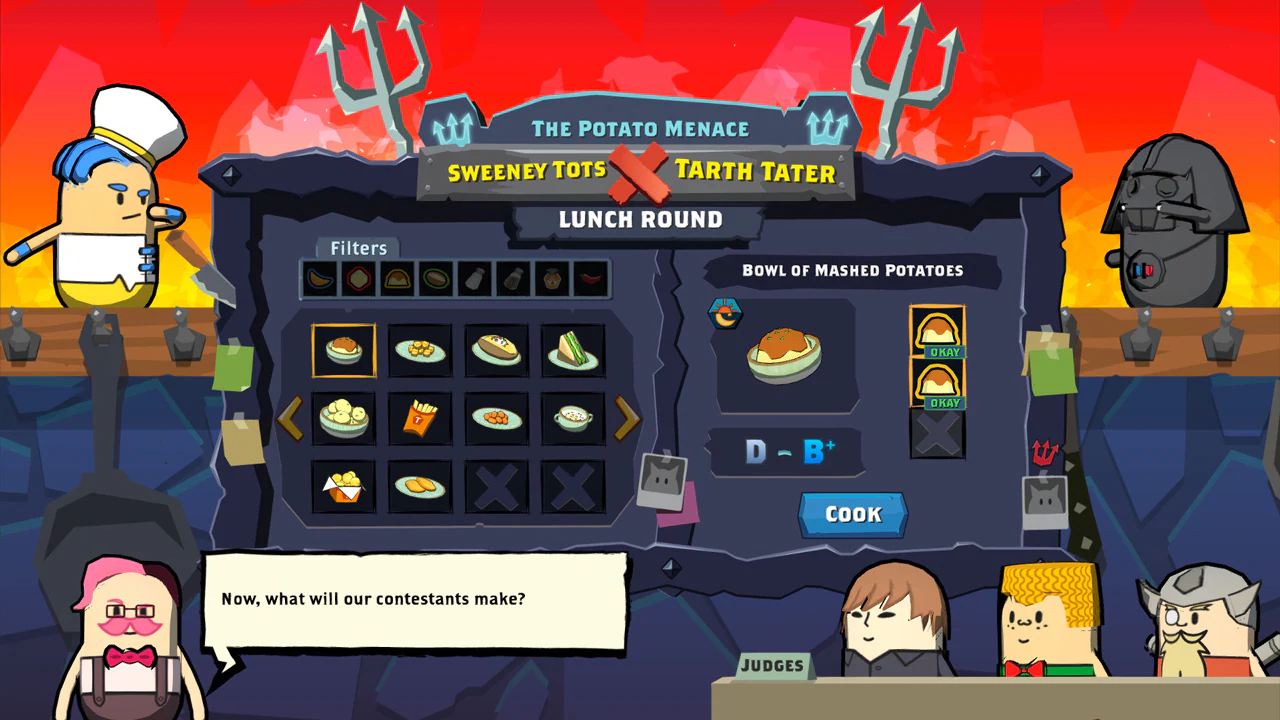Enable the pepper shaker filter
The width and height of the screenshot is (1280, 720).
512,278
